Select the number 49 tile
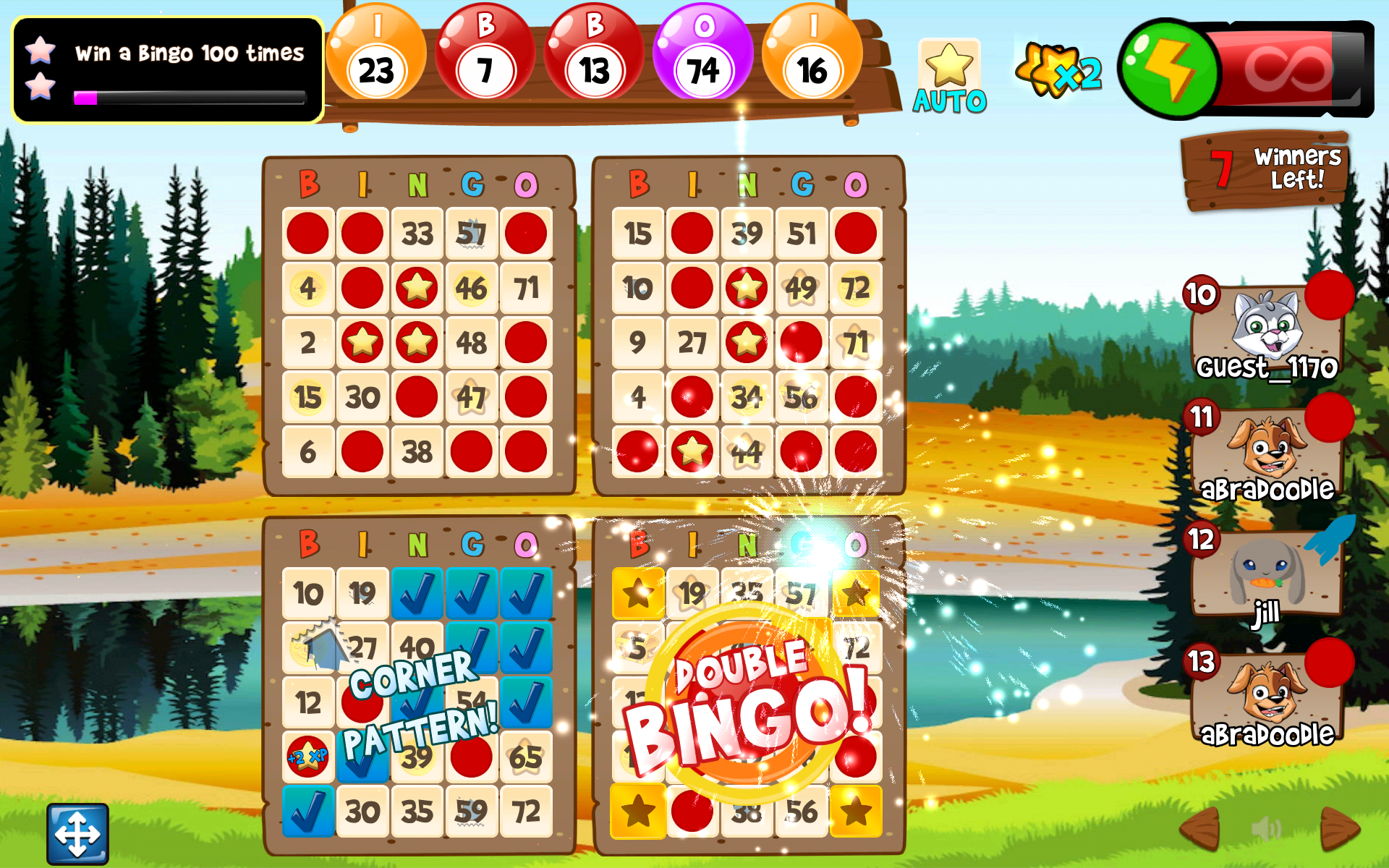Image resolution: width=1389 pixels, height=868 pixels. [802, 289]
